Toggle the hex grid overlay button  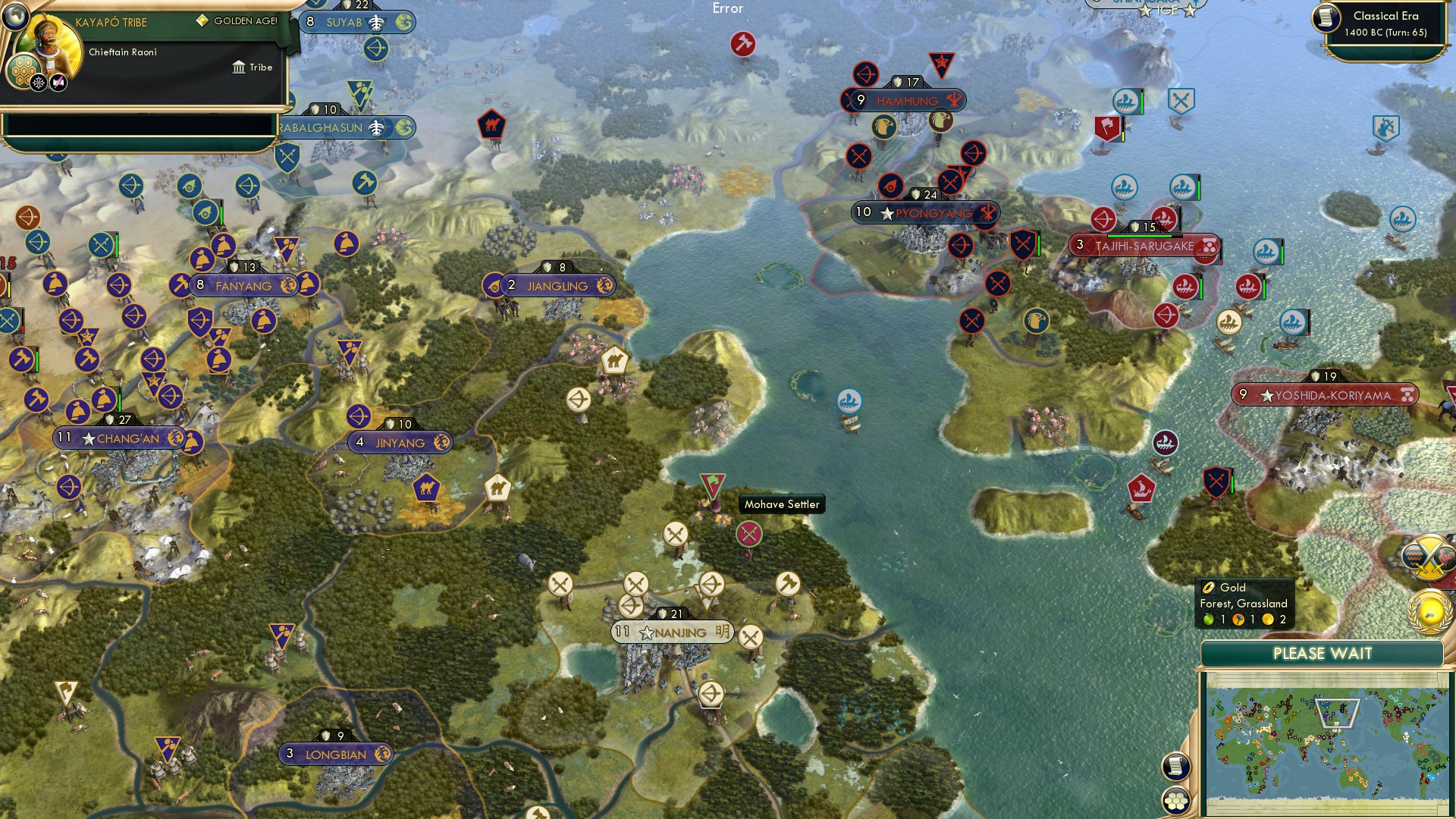point(22,71)
